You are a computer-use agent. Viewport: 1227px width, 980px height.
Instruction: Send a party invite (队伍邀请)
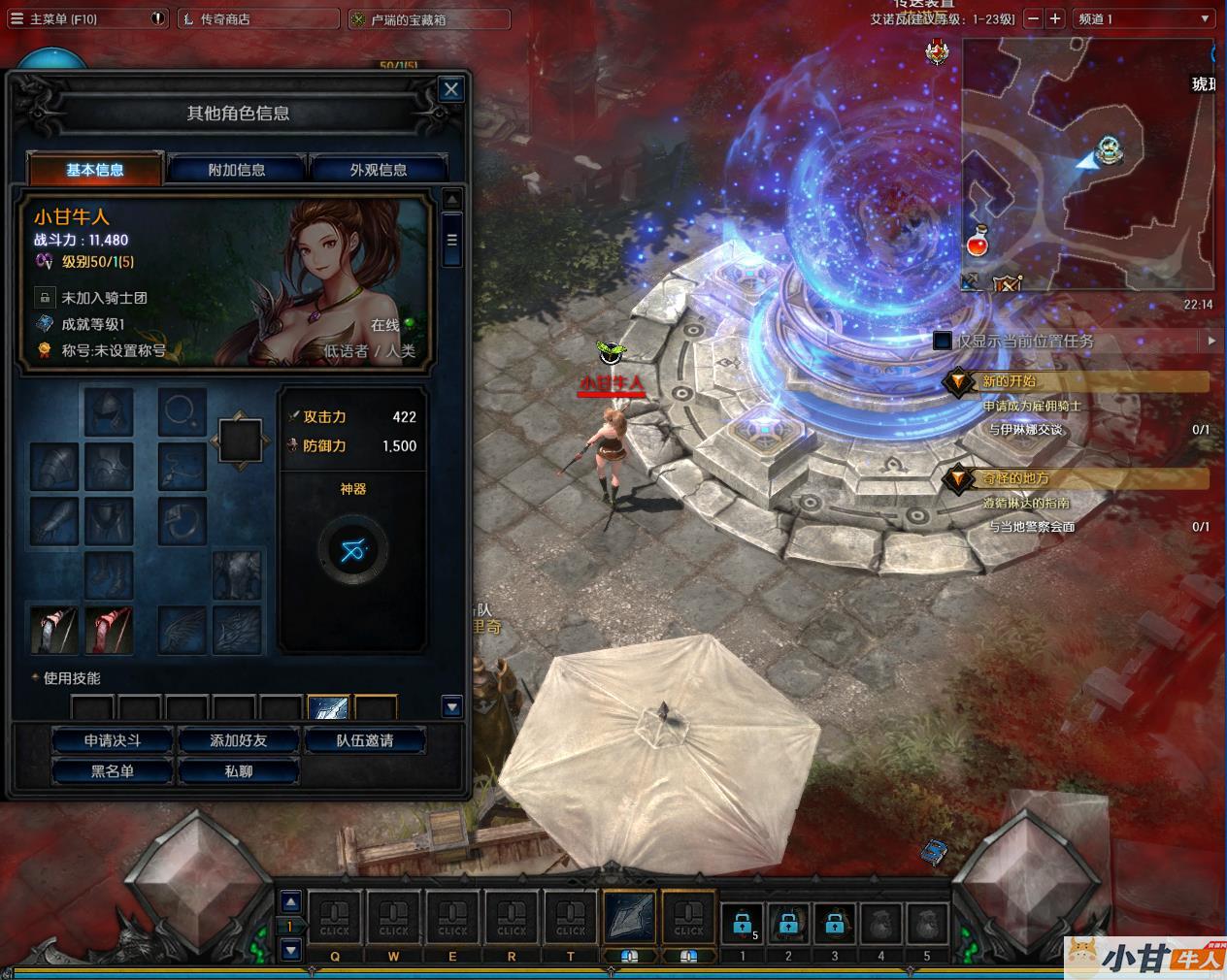pos(365,740)
